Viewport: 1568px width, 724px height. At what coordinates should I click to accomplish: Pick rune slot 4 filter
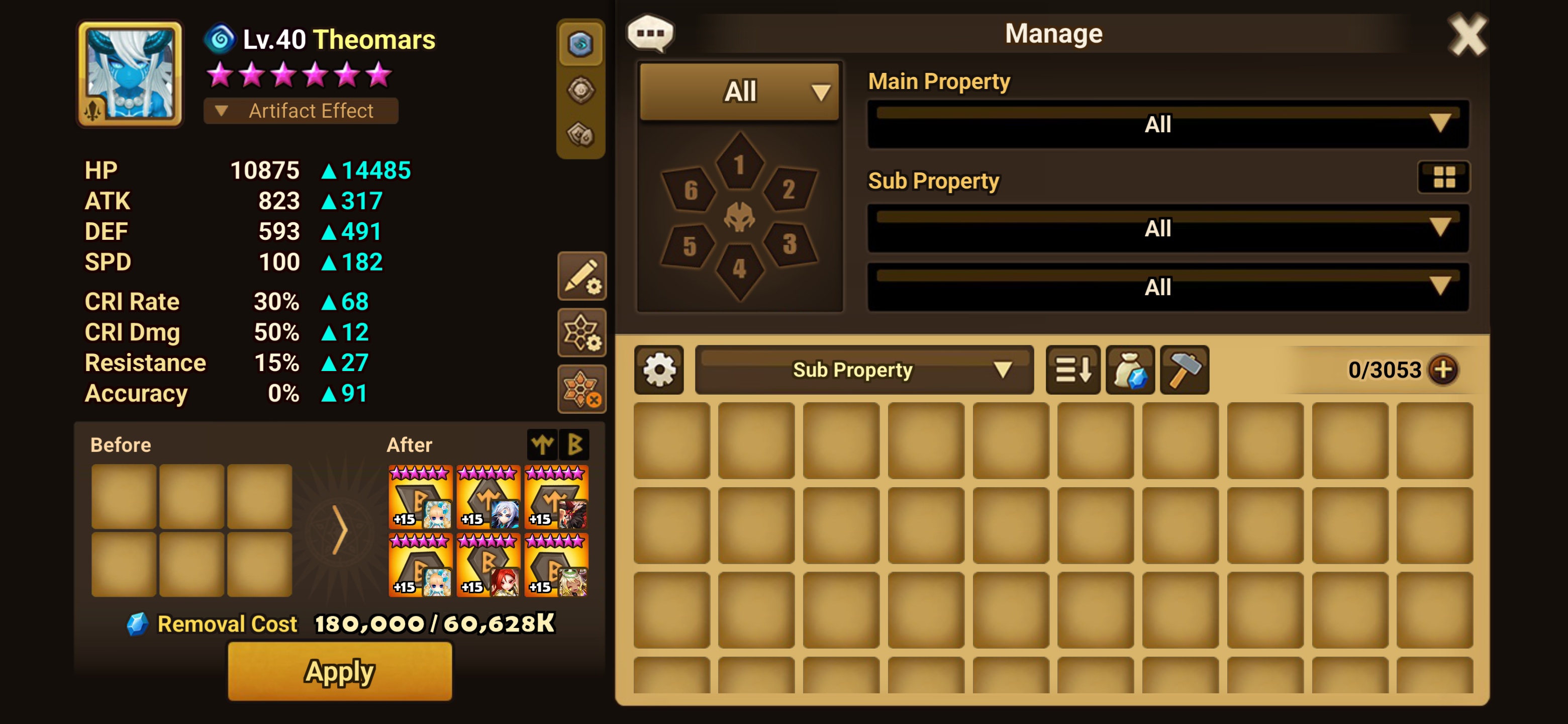coord(740,268)
